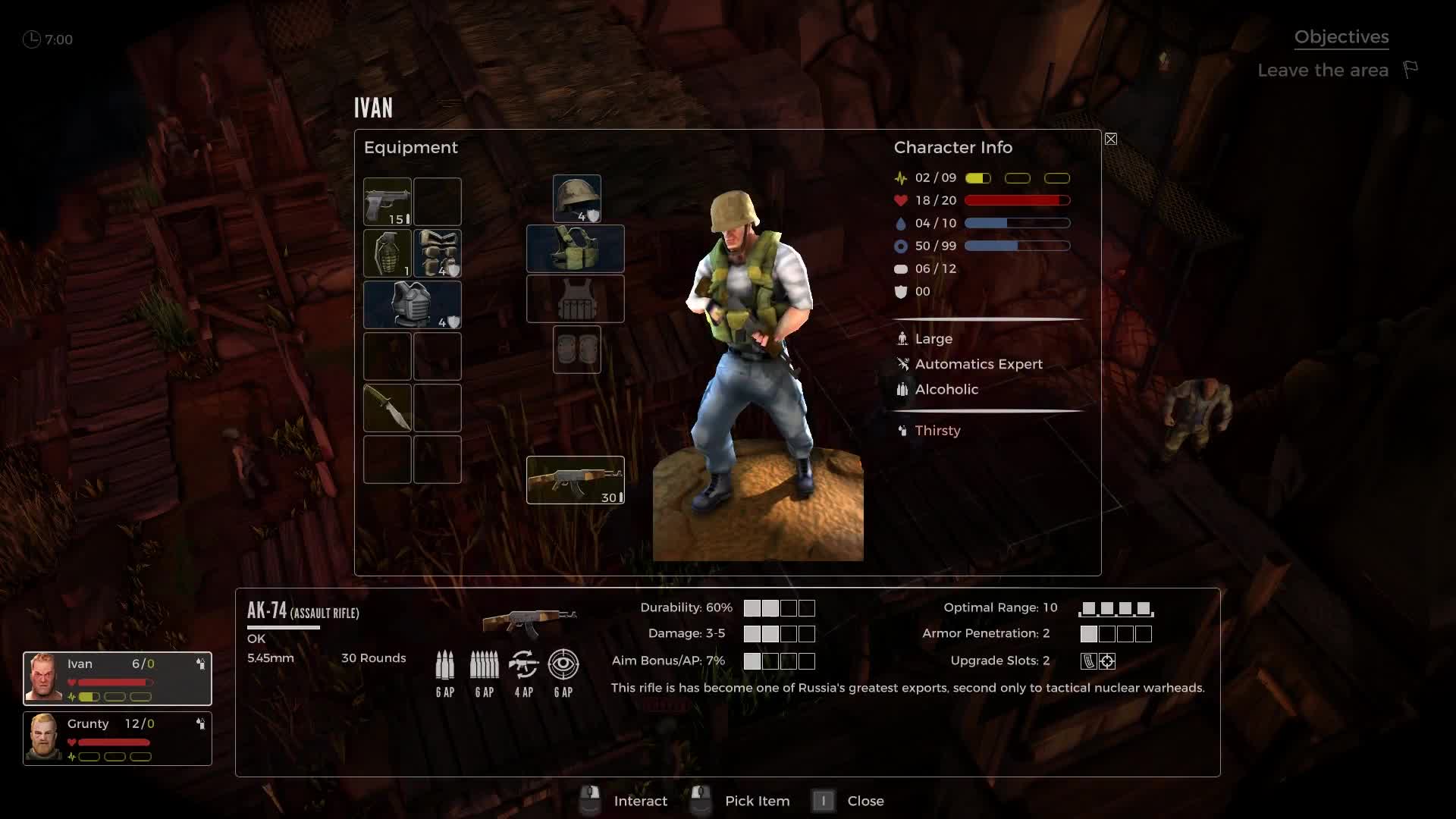Select the pistol inventory slot
The height and width of the screenshot is (819, 1456).
point(388,202)
